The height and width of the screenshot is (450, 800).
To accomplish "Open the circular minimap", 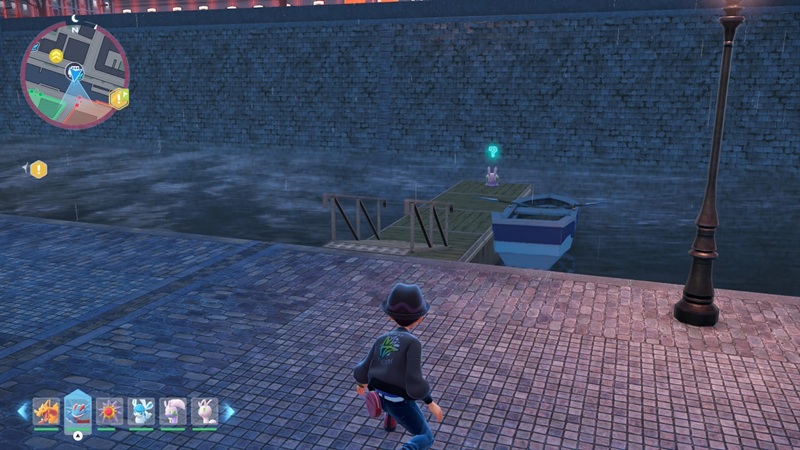I will [74, 75].
